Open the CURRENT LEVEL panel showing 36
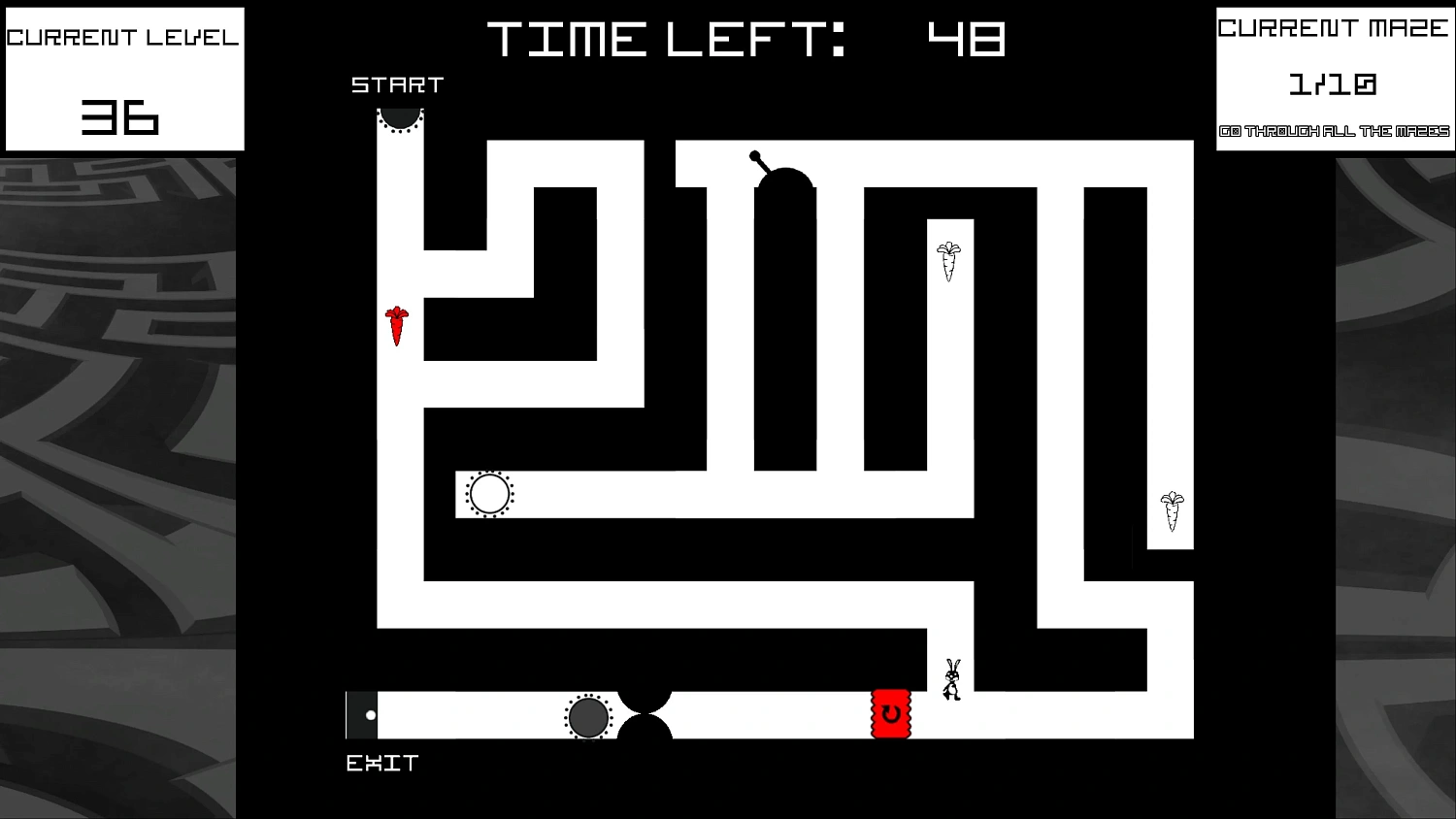1456x819 pixels. (123, 78)
